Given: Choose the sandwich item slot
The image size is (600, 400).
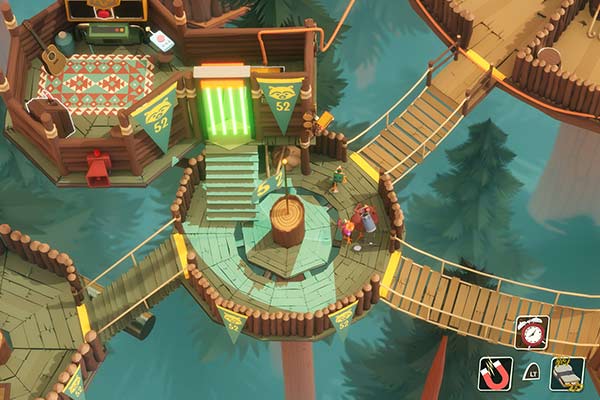Looking at the screenshot, I should [x=566, y=374].
